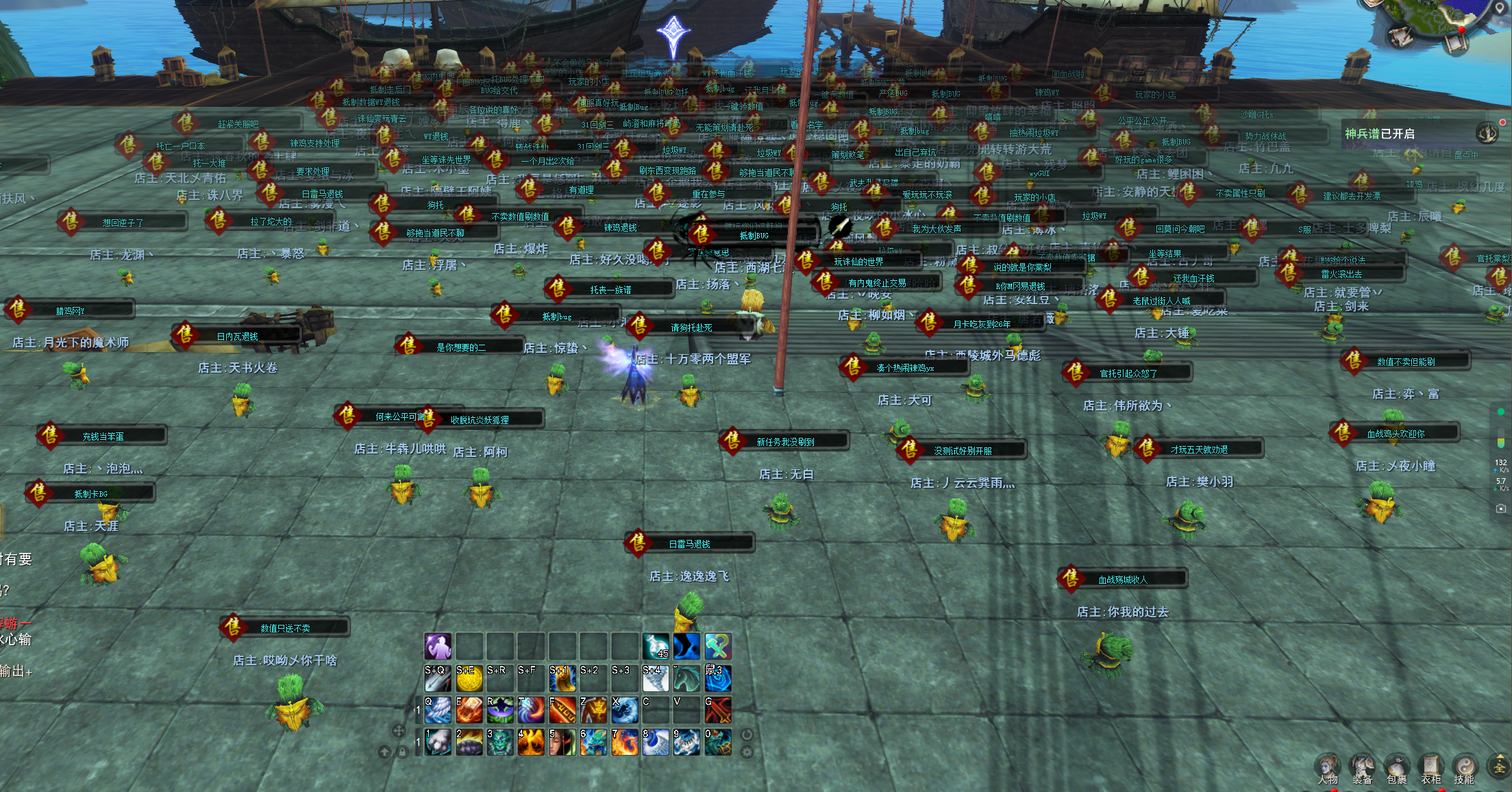
Task: Activate the blue dragon skill
Action: coord(593,743)
